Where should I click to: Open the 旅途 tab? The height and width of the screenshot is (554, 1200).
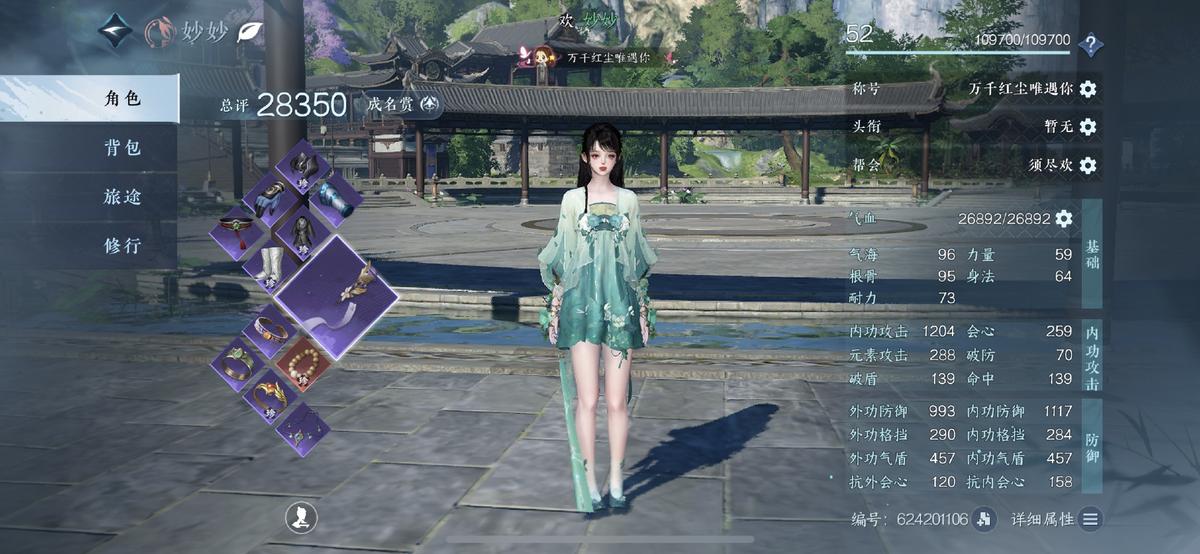pos(122,197)
